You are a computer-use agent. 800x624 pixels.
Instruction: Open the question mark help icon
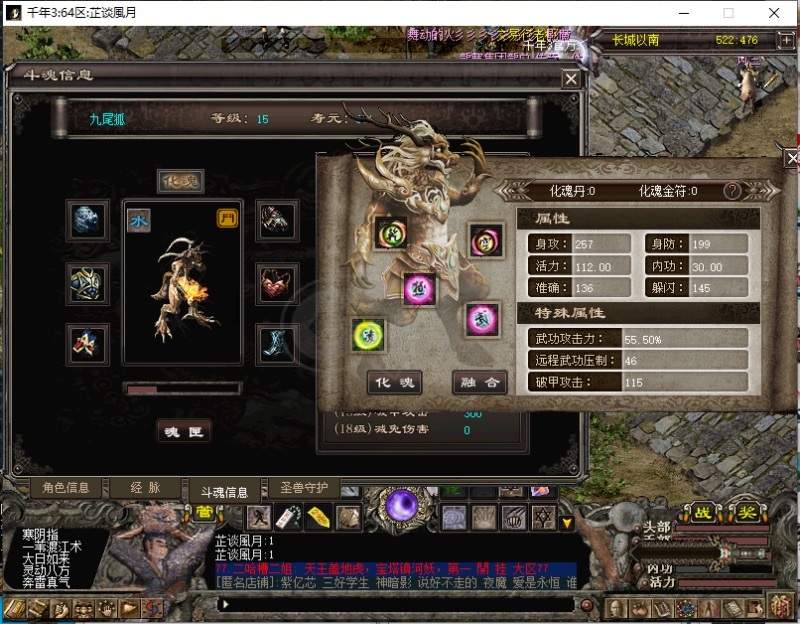coord(732,191)
